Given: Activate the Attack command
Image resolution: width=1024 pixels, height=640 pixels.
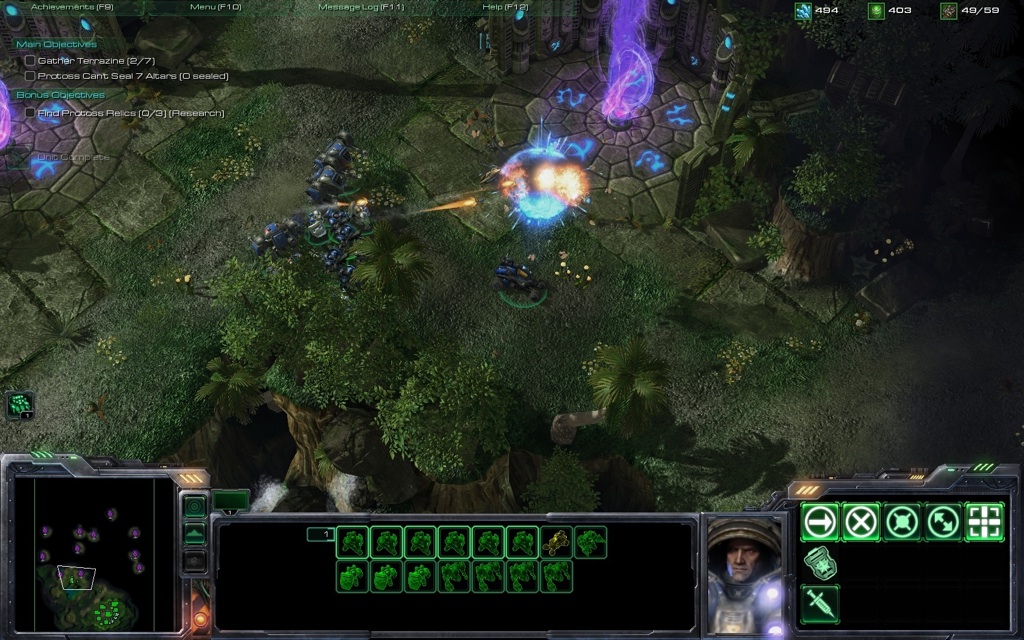Looking at the screenshot, I should point(984,522).
